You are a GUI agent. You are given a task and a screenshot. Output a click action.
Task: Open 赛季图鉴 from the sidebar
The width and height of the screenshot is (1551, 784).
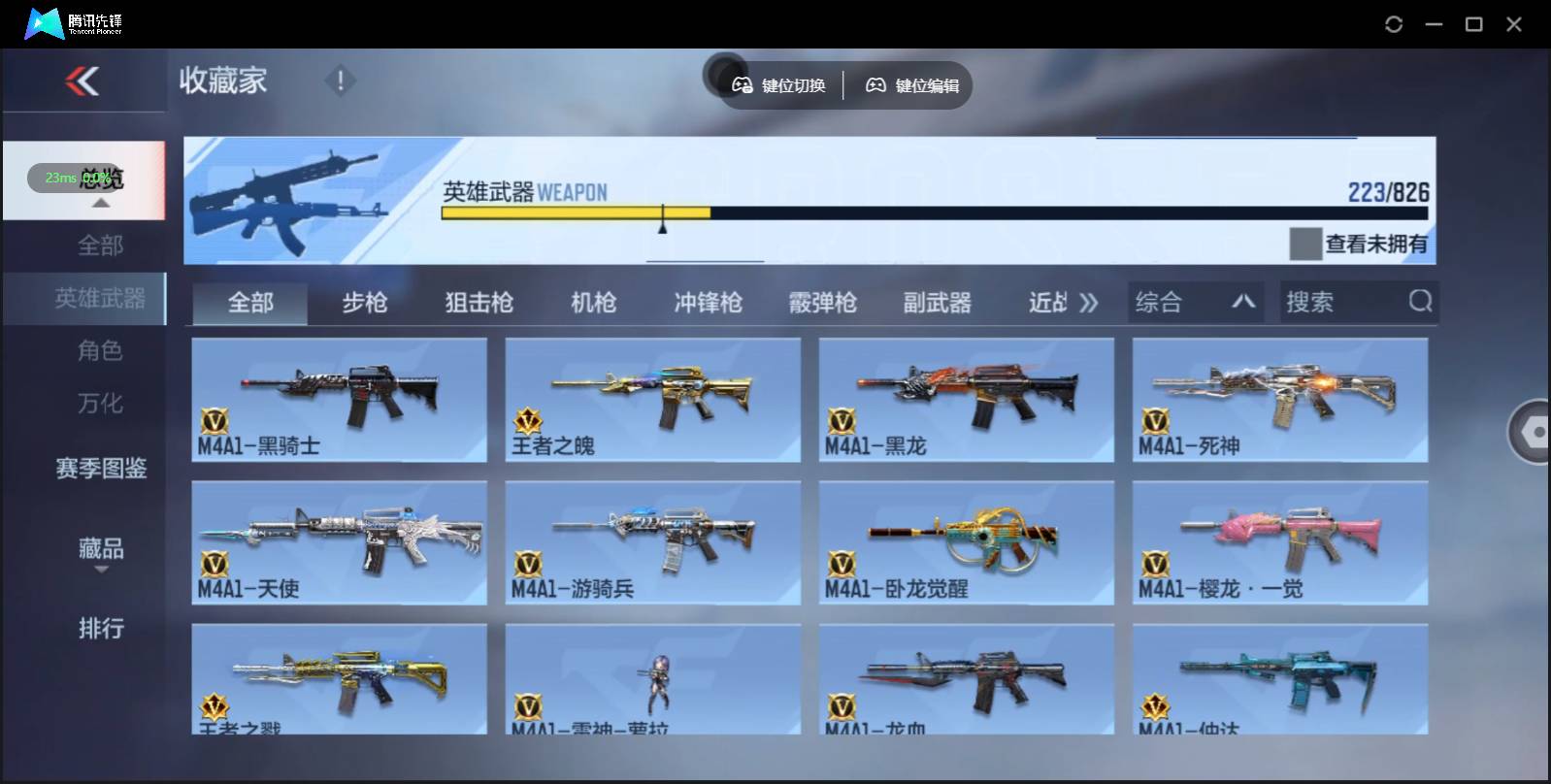click(100, 469)
